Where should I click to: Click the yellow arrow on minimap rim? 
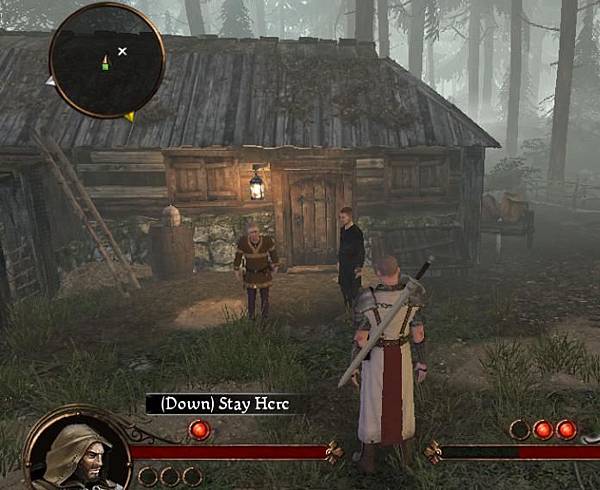click(x=130, y=117)
